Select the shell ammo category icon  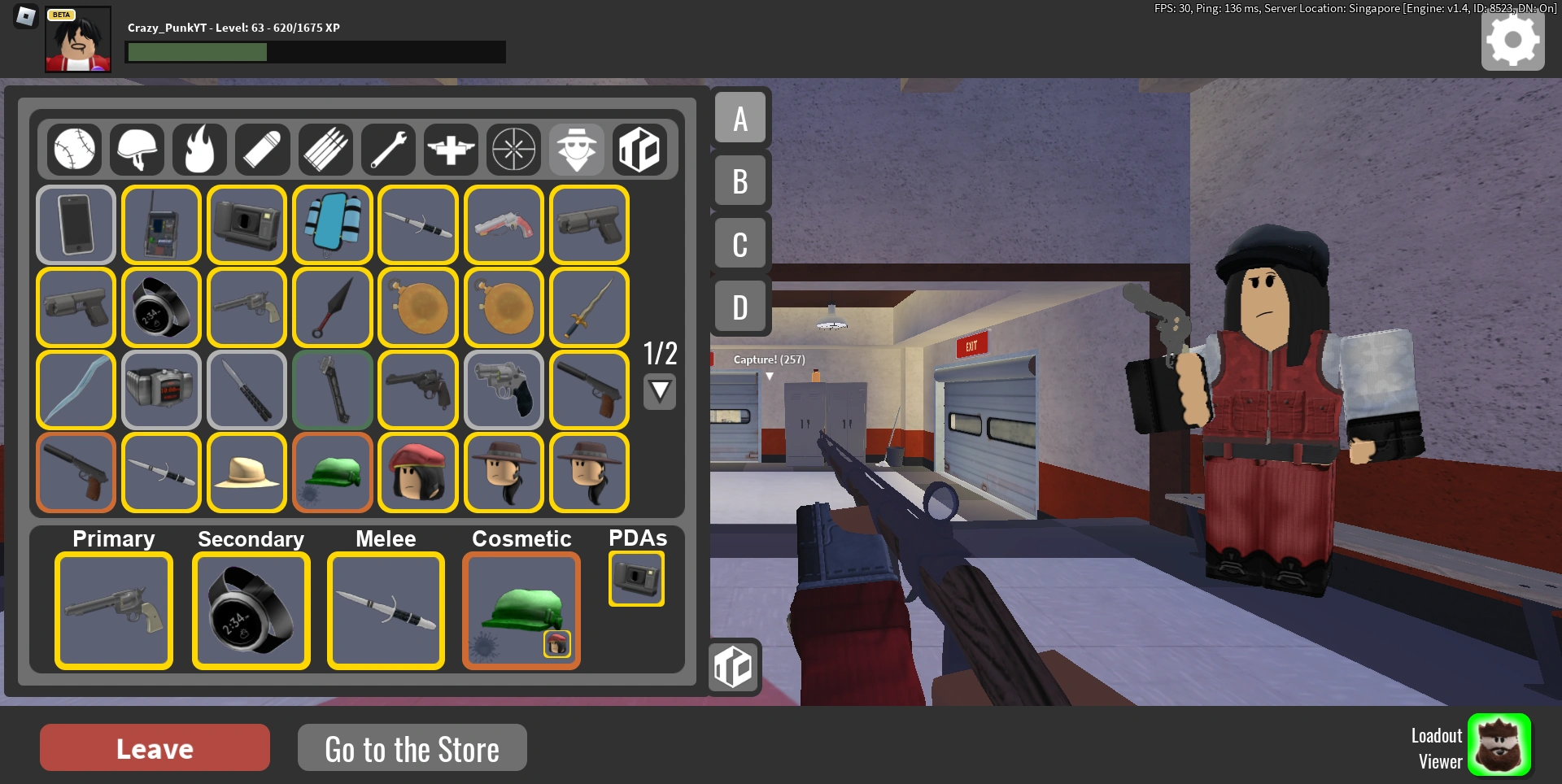(x=325, y=150)
